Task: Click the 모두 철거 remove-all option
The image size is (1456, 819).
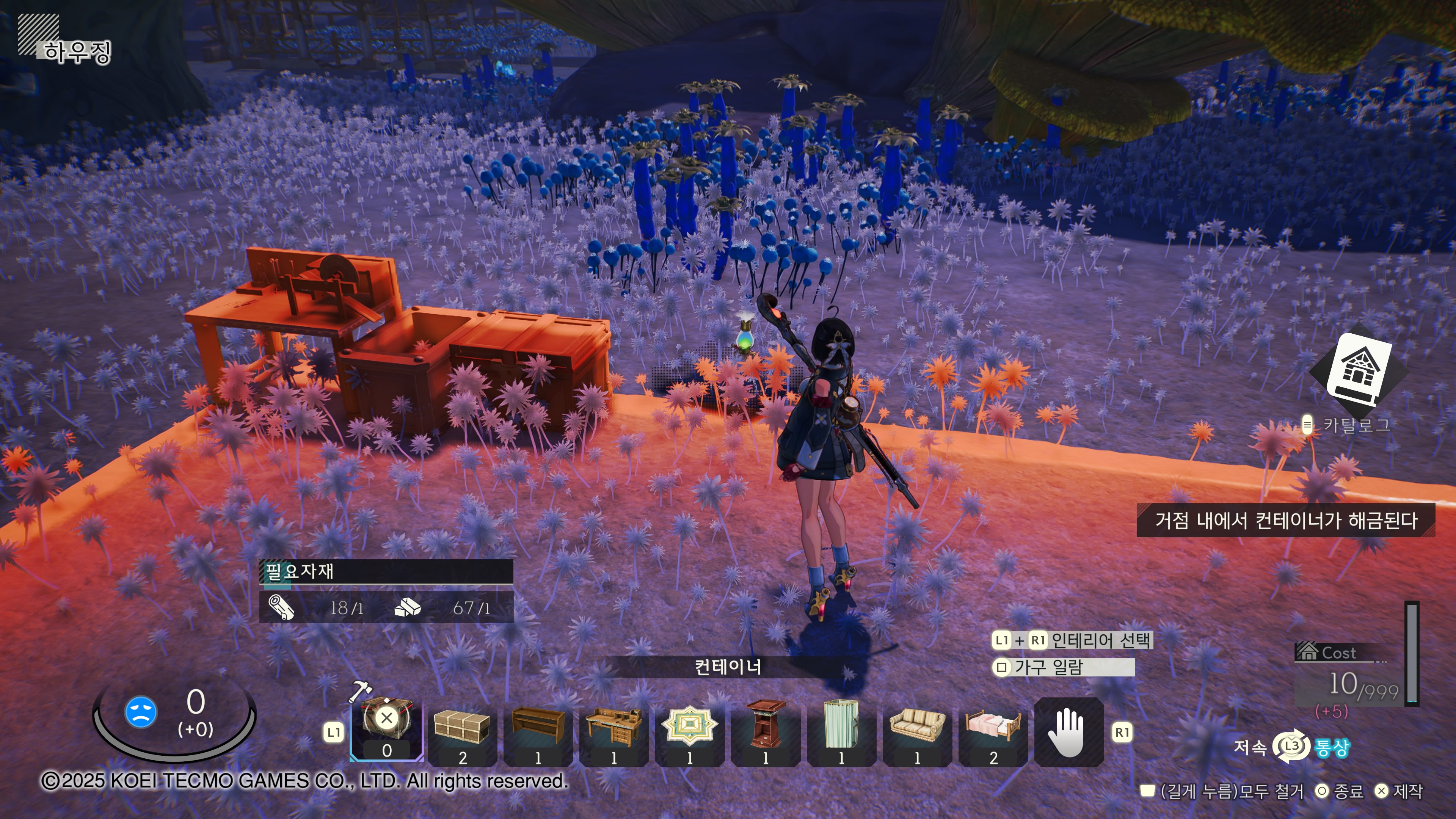Action: 1224,791
